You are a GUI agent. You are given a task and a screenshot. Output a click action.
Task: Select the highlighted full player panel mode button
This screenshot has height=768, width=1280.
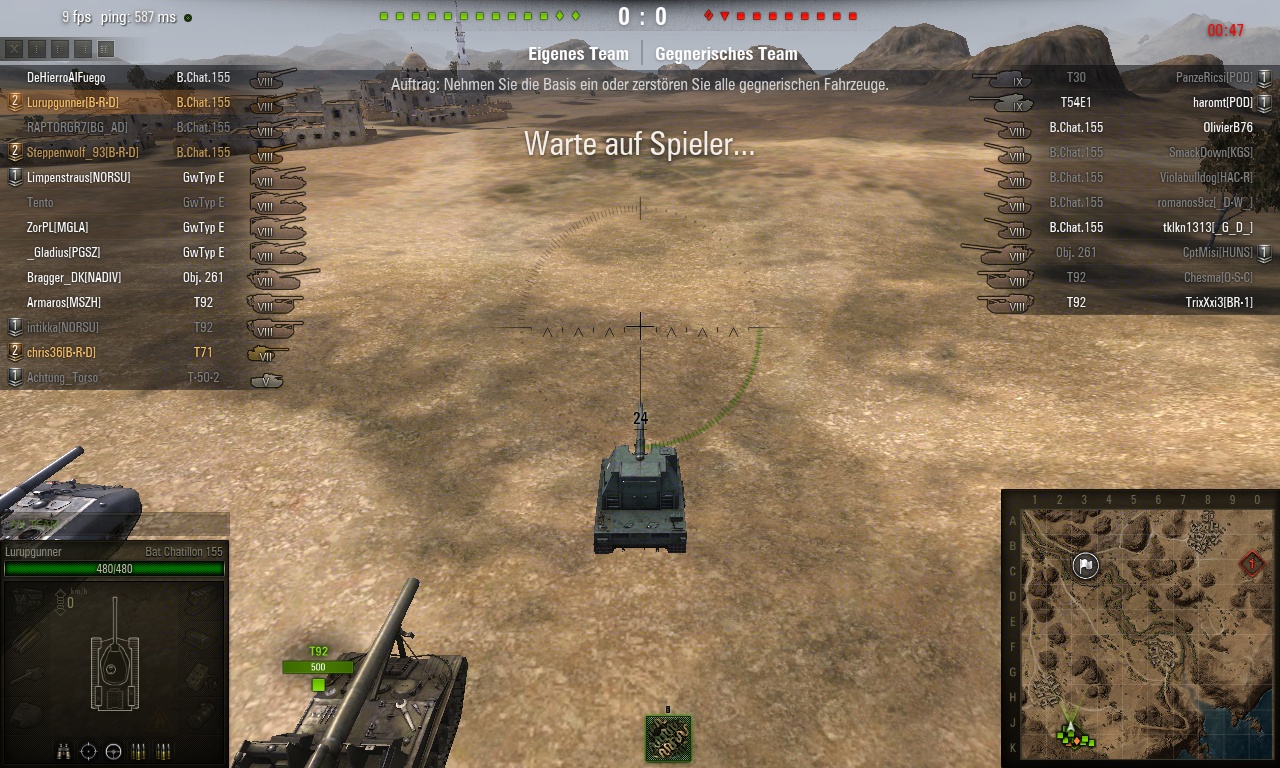[106, 48]
